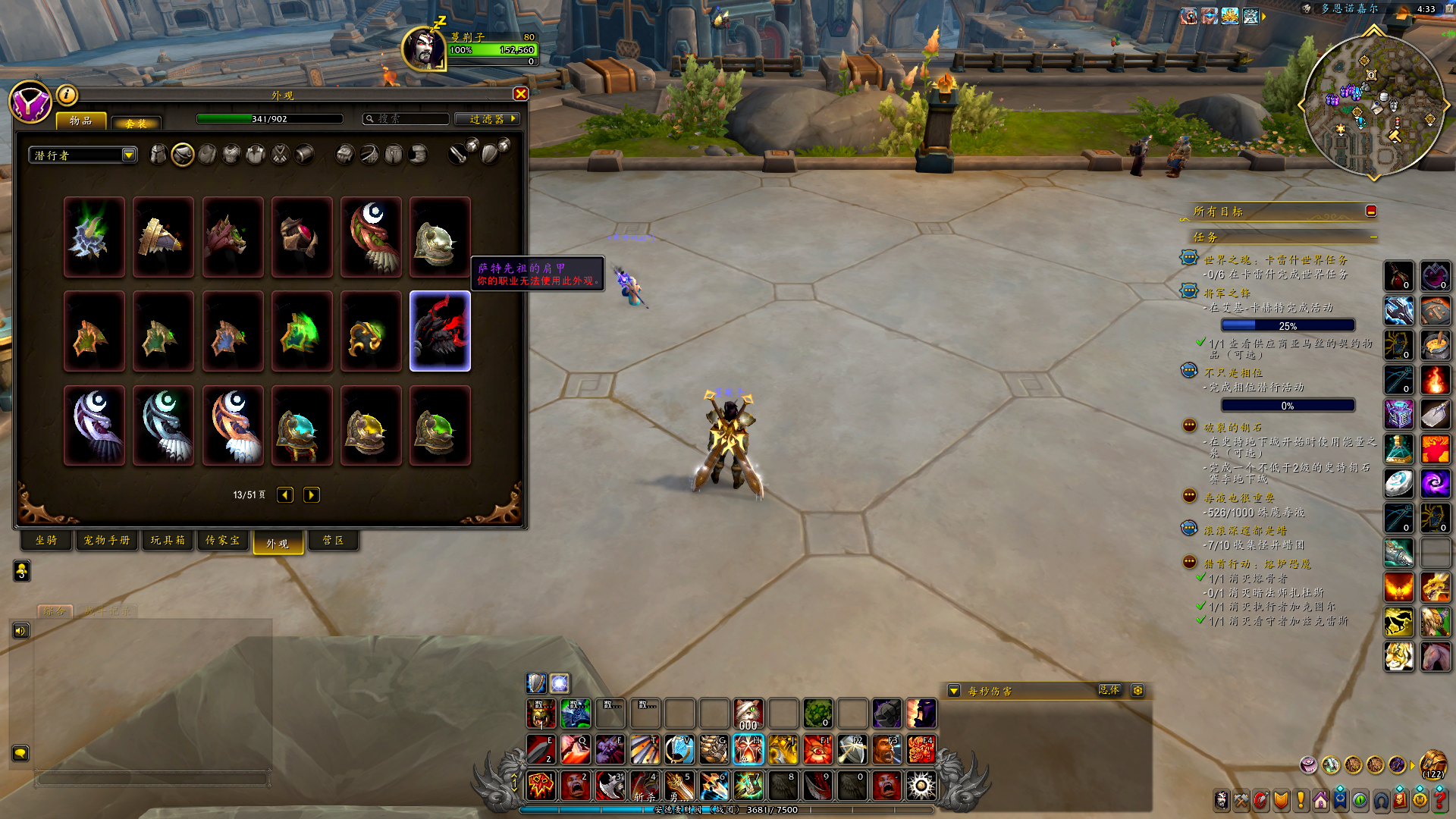
Task: Open the 每秒伤害 damage meter dropdown
Action: (x=954, y=691)
